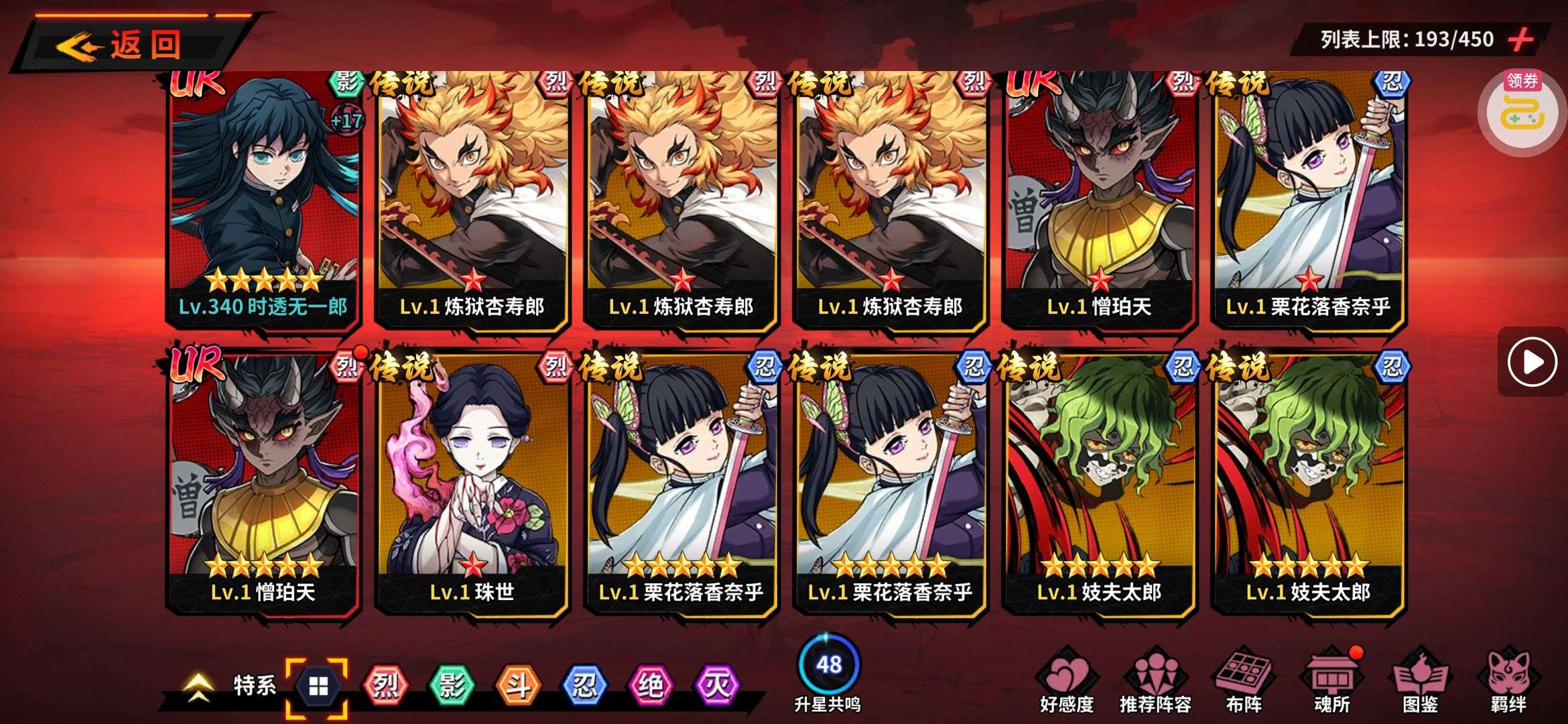Filter characters by 斗 type
This screenshot has height=724, width=1568.
tap(517, 686)
